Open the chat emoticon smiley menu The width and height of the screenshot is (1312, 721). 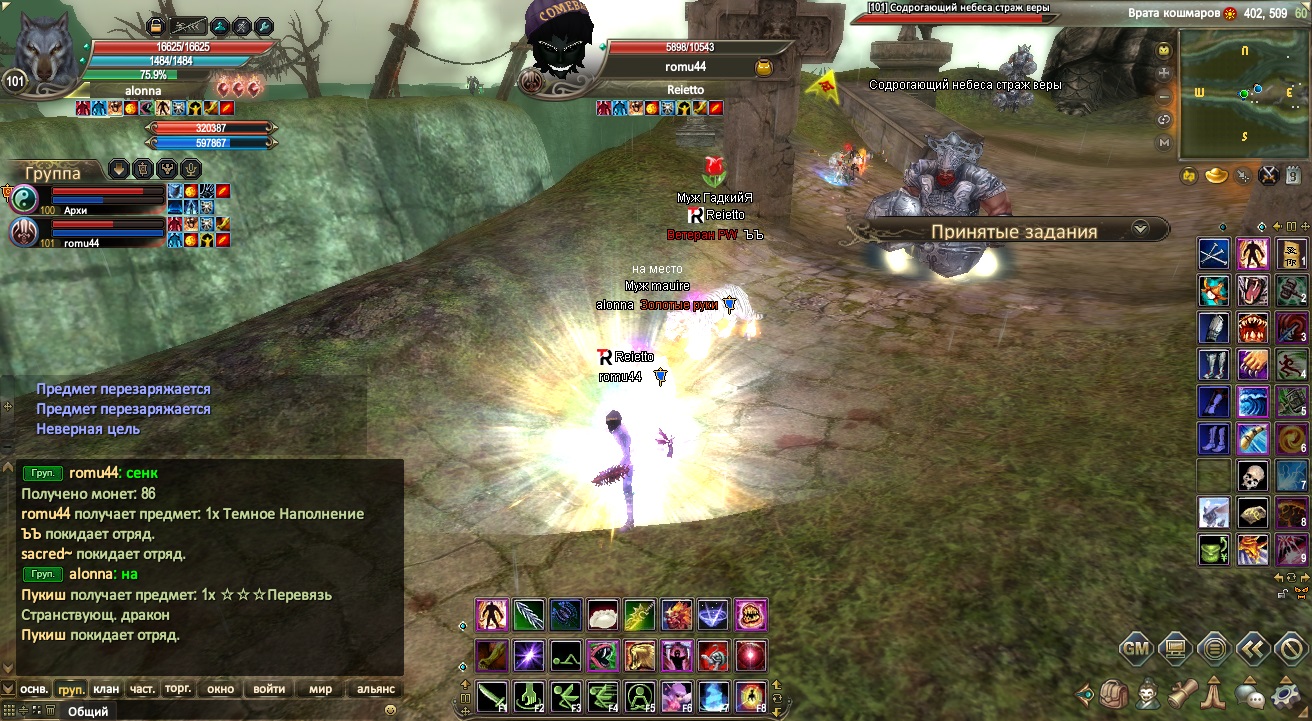click(x=390, y=710)
